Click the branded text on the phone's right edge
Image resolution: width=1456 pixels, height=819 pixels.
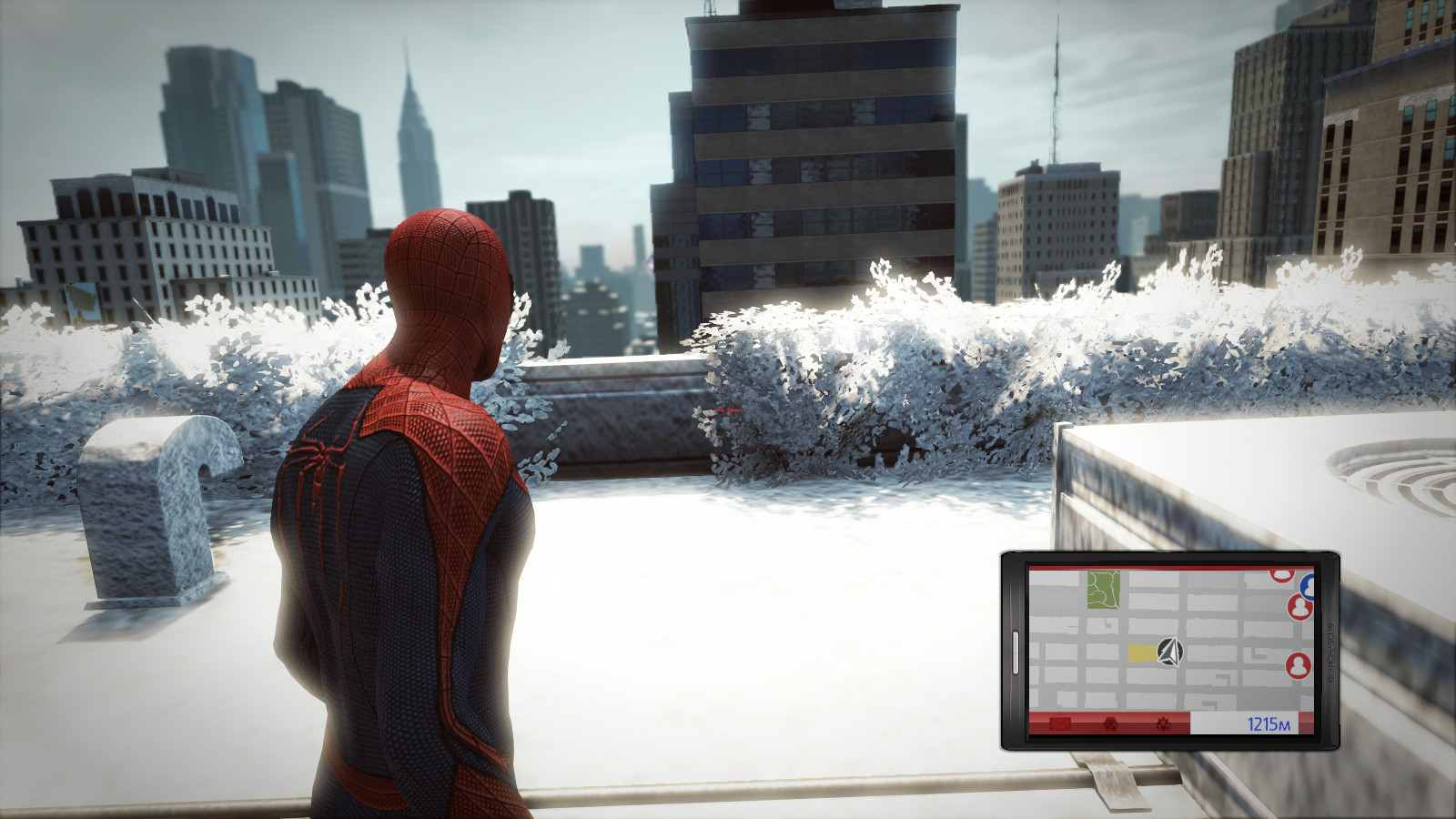[x=1330, y=652]
